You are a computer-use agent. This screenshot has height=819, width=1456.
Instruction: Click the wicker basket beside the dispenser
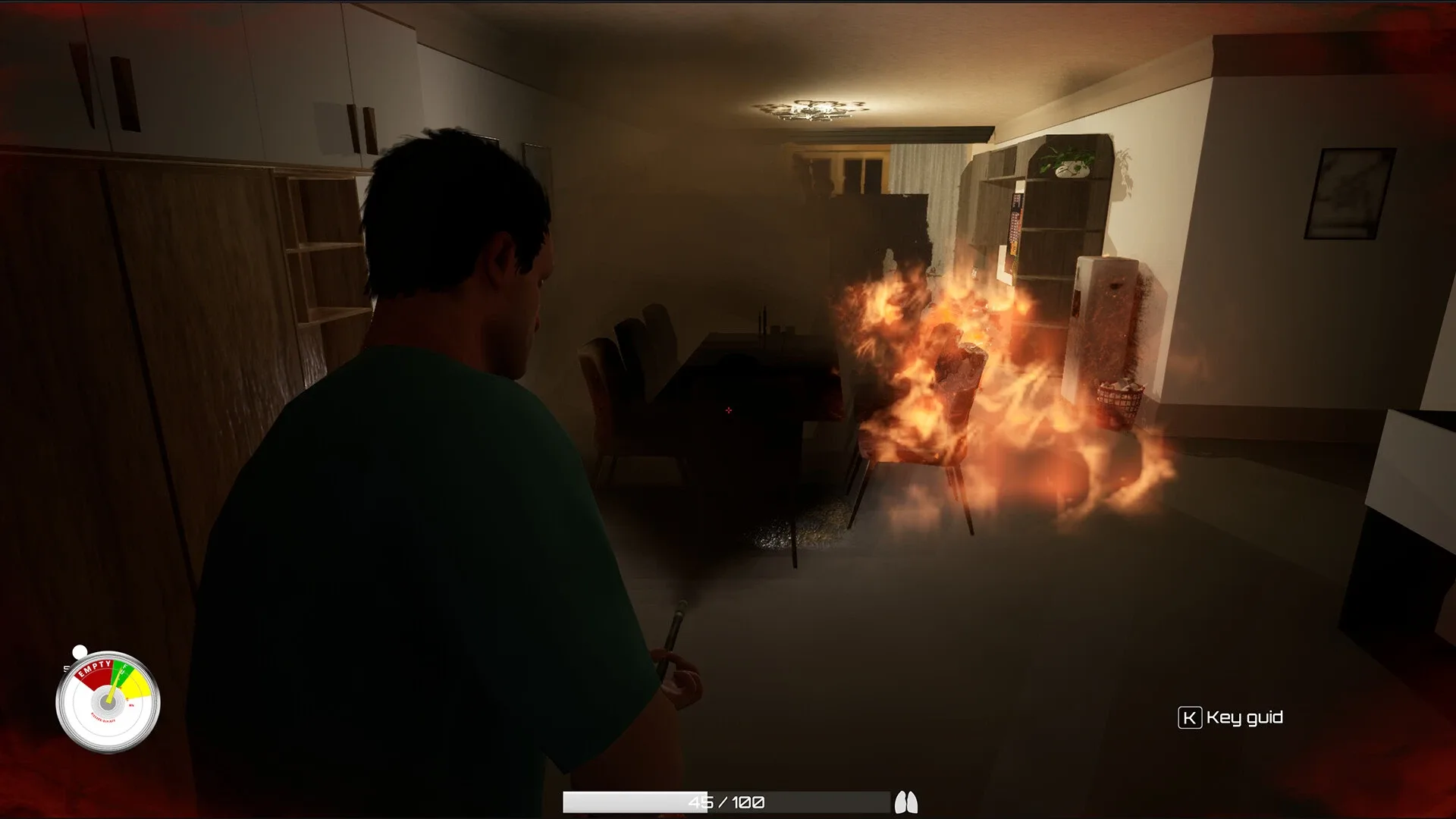click(1119, 398)
